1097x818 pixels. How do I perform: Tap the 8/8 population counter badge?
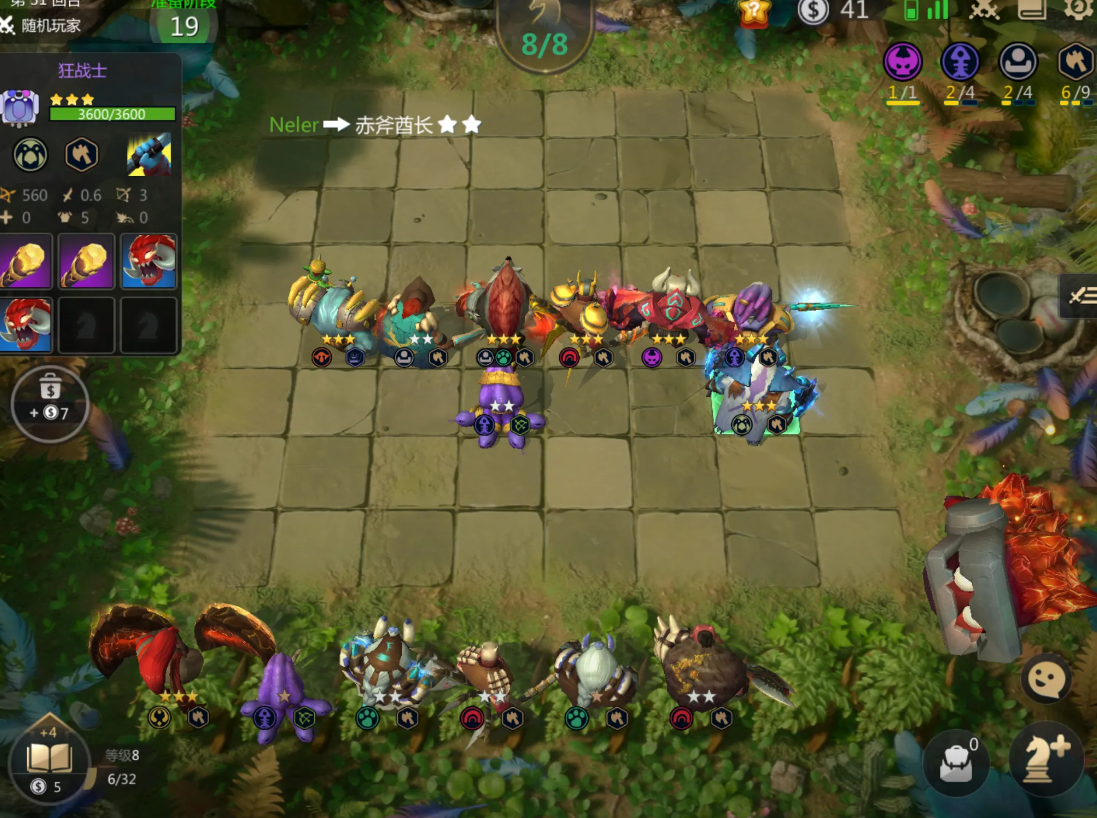click(x=544, y=43)
